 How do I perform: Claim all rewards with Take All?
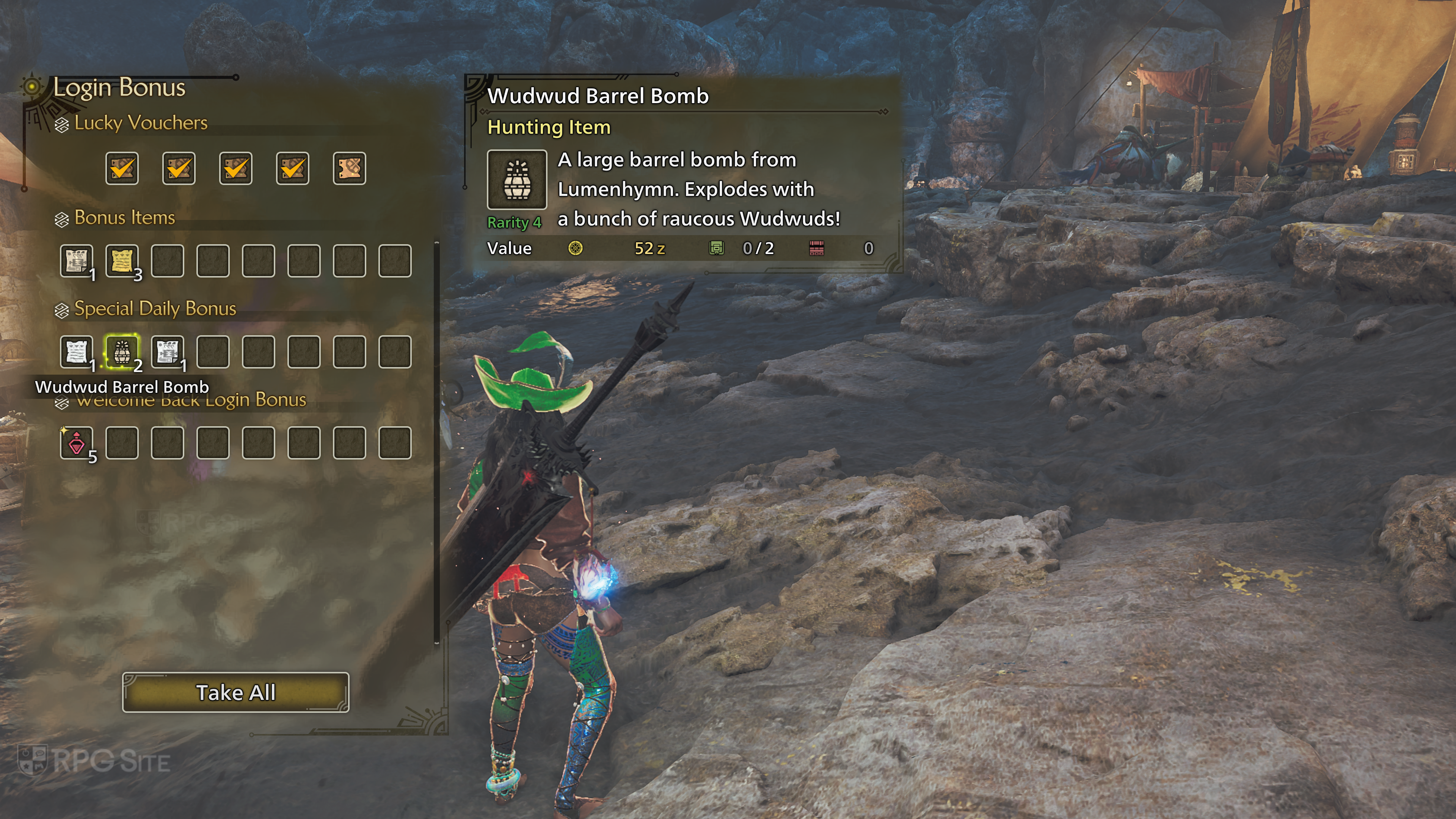point(236,692)
